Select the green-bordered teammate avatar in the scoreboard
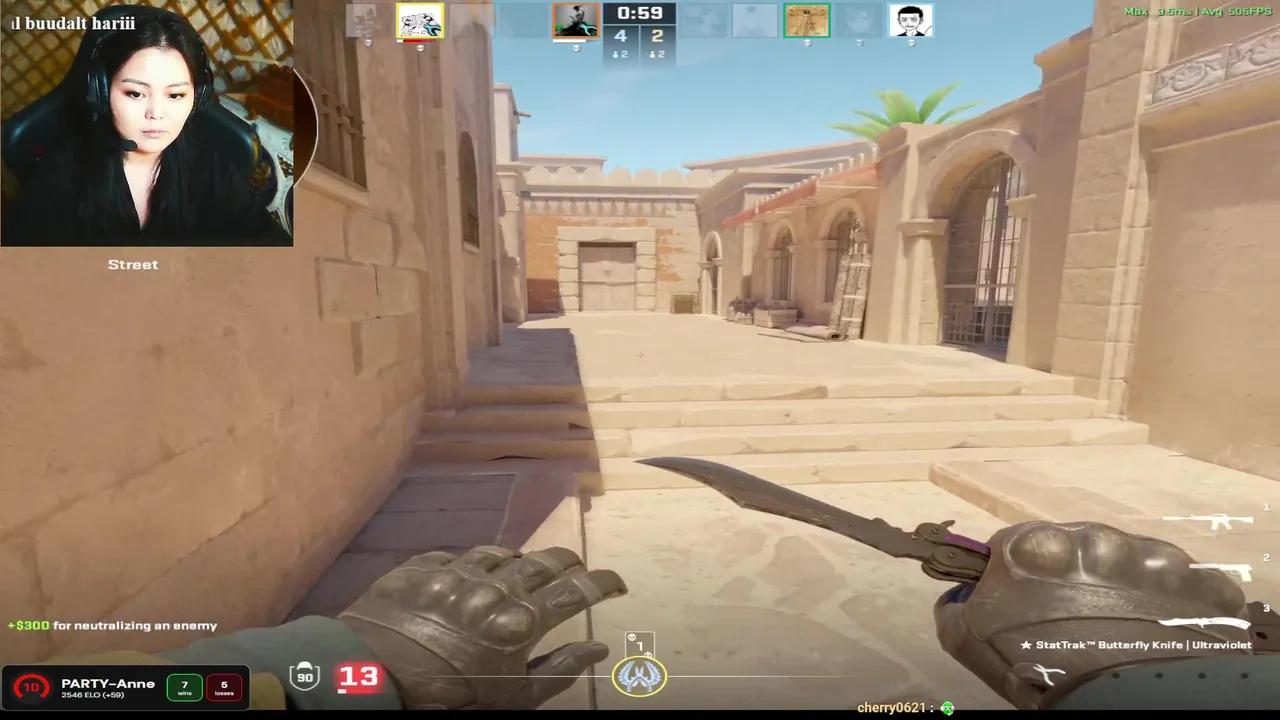 (807, 20)
